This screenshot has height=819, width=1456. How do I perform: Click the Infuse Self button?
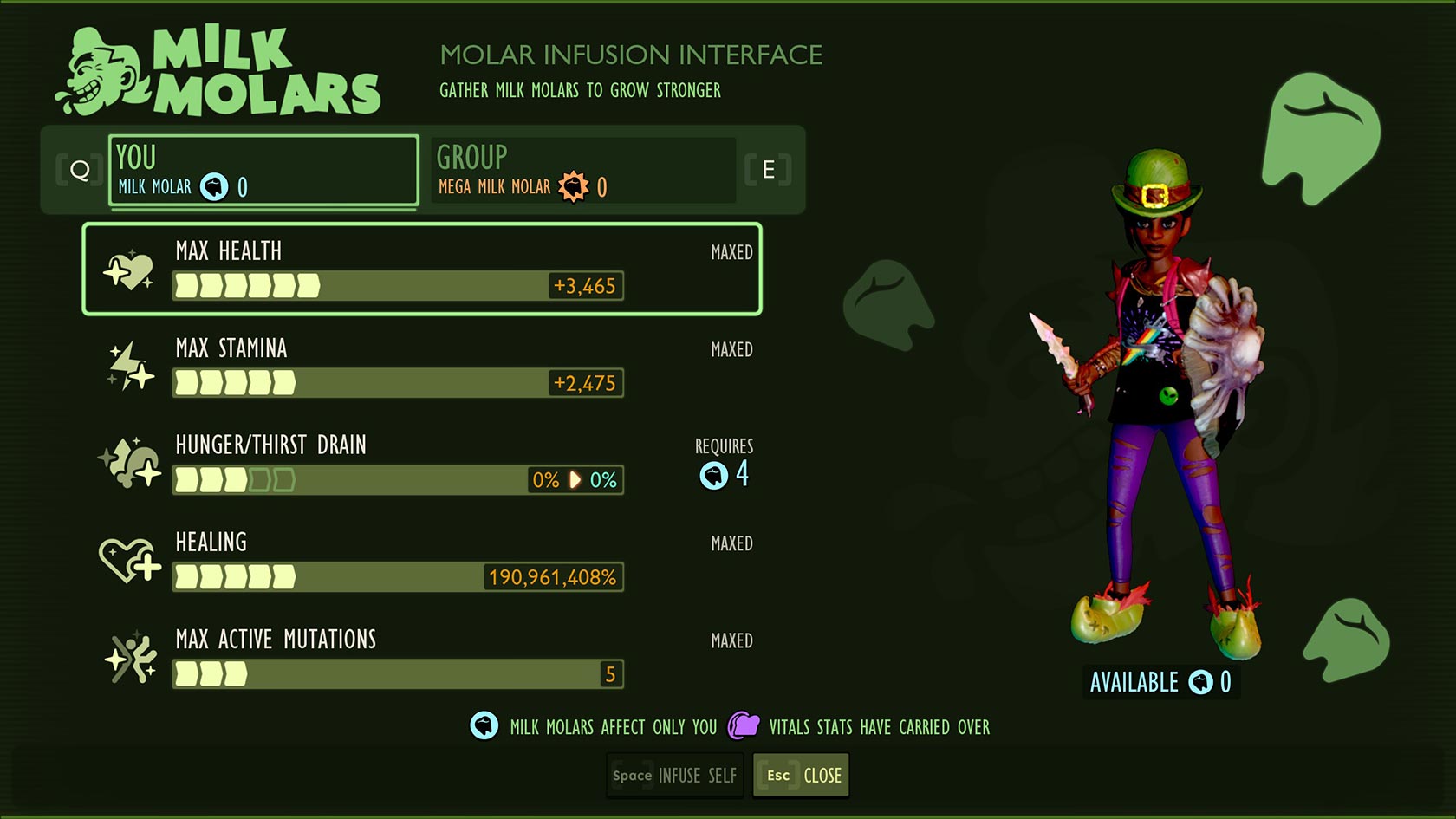tap(675, 776)
